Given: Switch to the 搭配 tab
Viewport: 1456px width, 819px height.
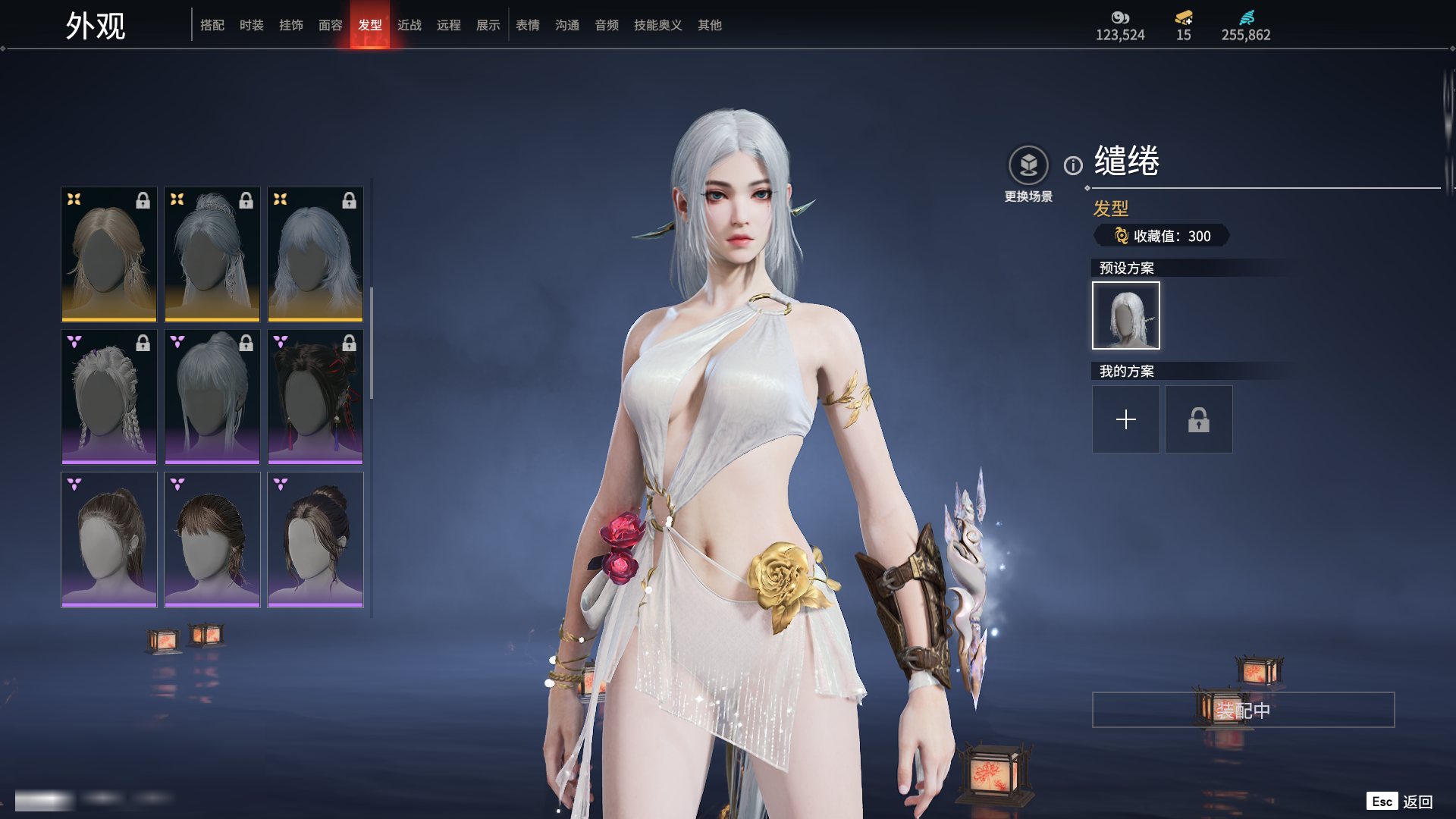Looking at the screenshot, I should (212, 25).
